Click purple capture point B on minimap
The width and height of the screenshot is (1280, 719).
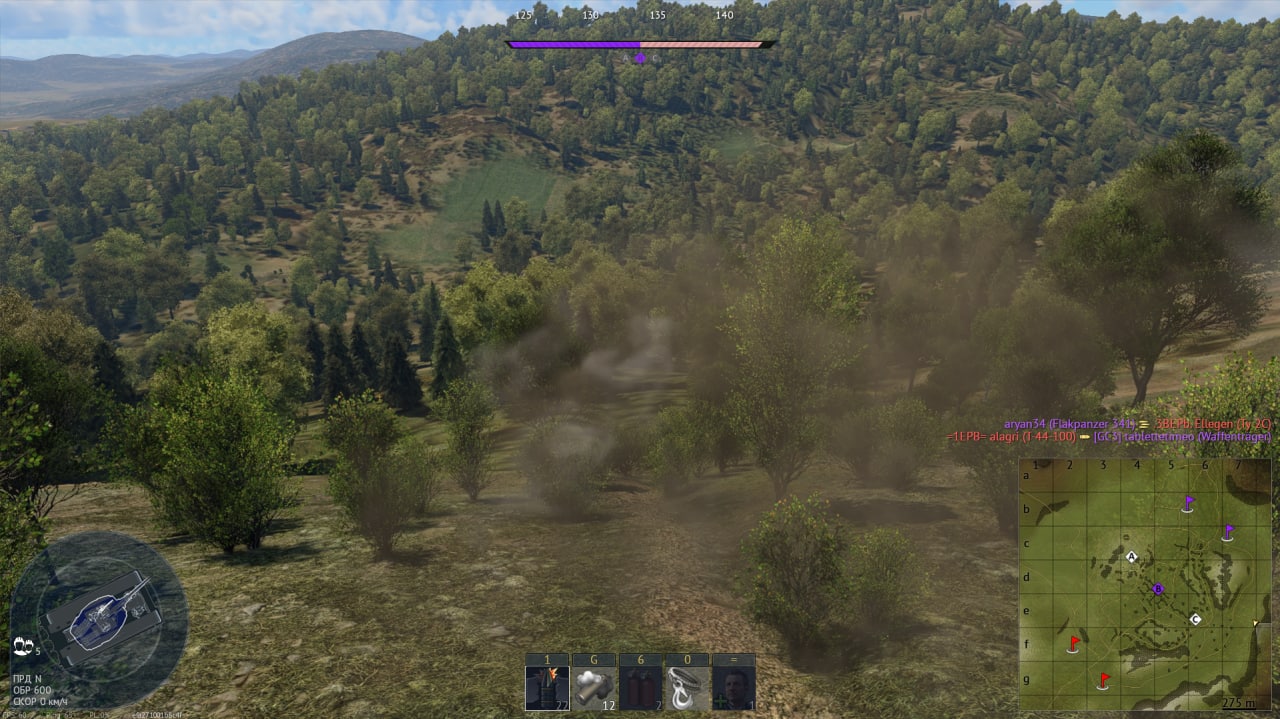[x=1158, y=589]
